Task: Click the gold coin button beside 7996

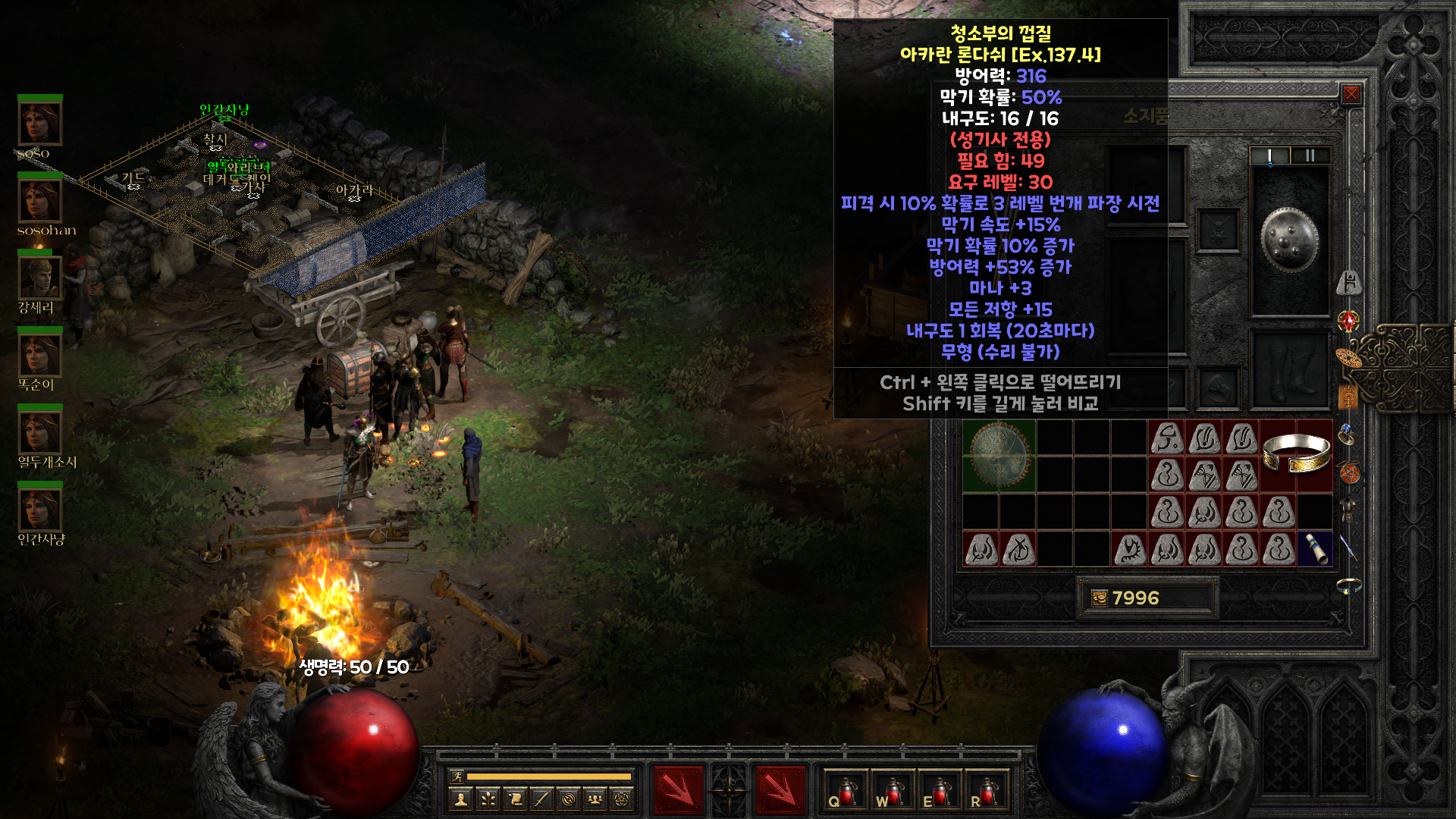Action: point(1099,598)
